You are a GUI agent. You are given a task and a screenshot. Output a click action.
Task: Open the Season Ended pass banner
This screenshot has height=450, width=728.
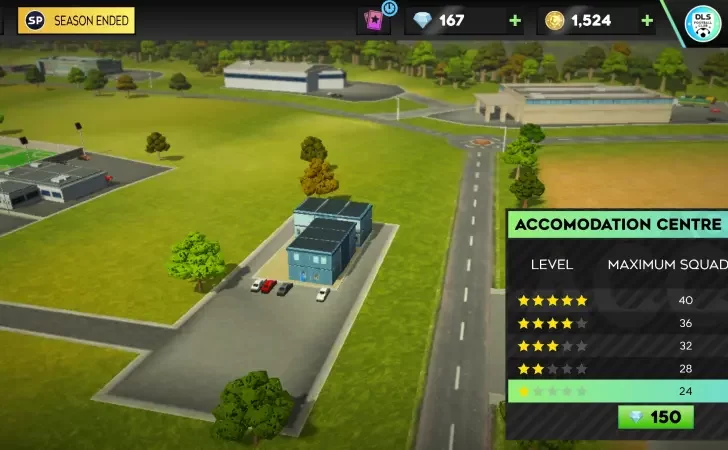click(76, 20)
